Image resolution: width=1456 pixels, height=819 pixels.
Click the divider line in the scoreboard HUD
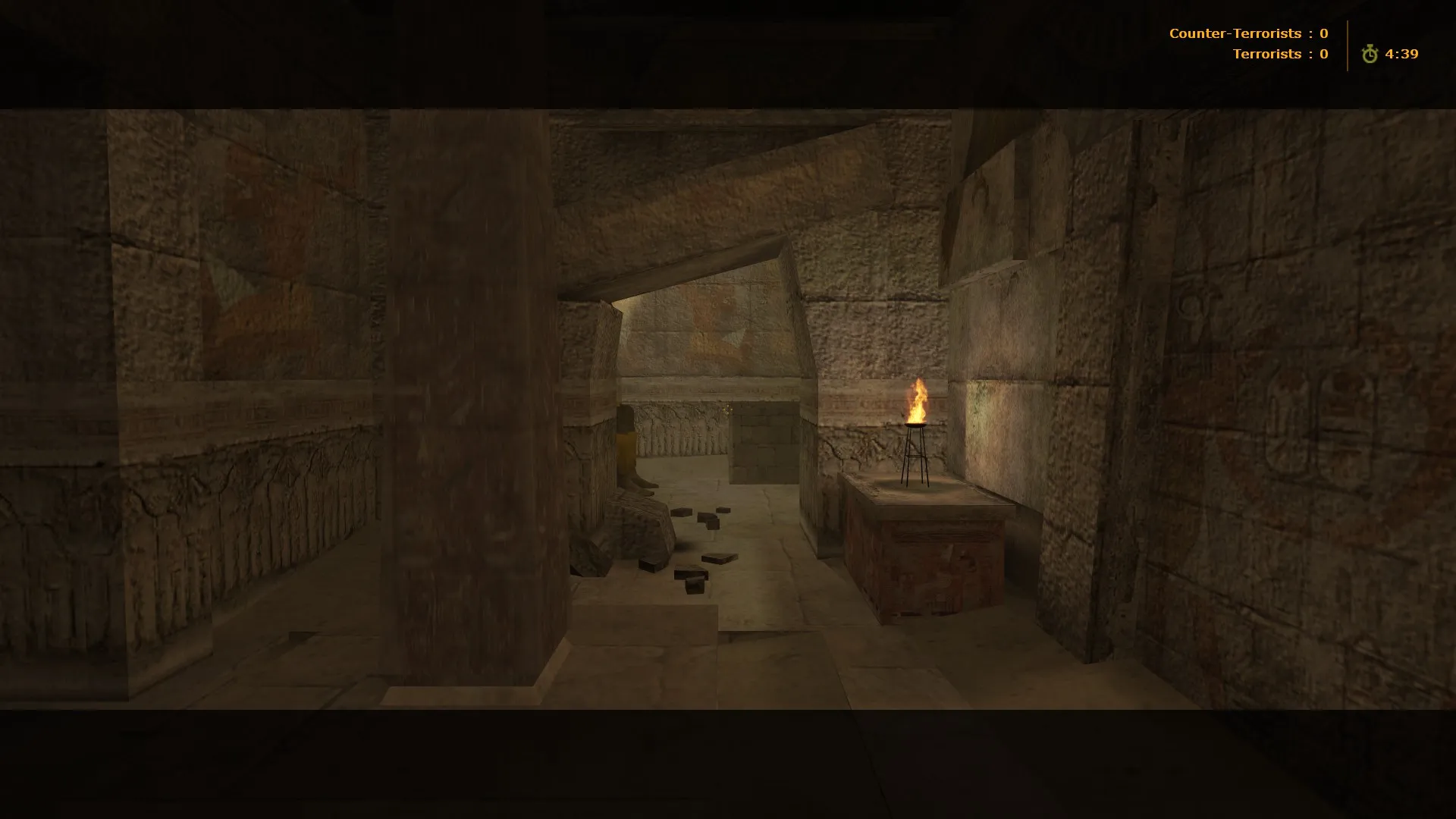(1346, 43)
